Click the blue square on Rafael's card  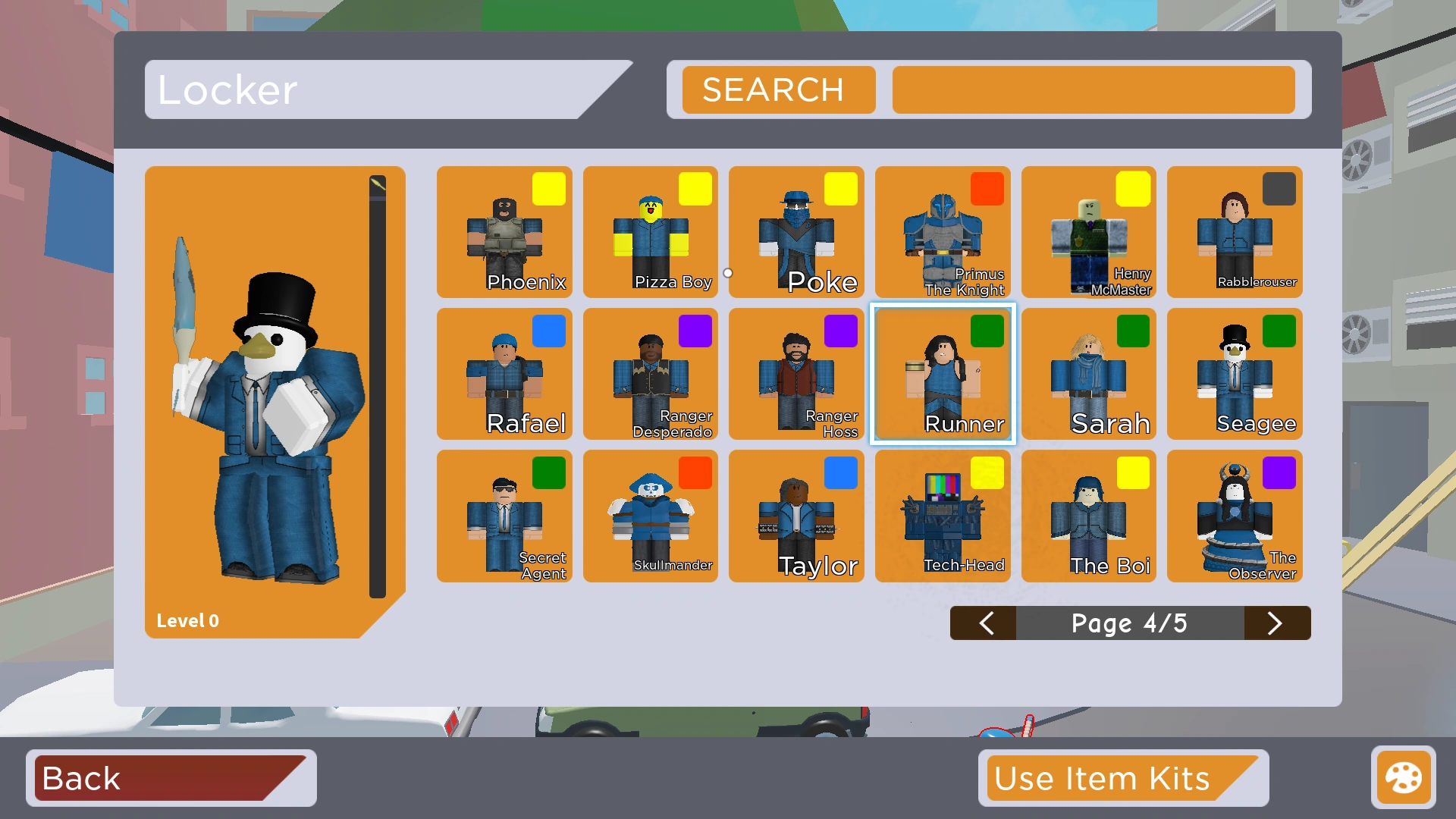tap(549, 331)
